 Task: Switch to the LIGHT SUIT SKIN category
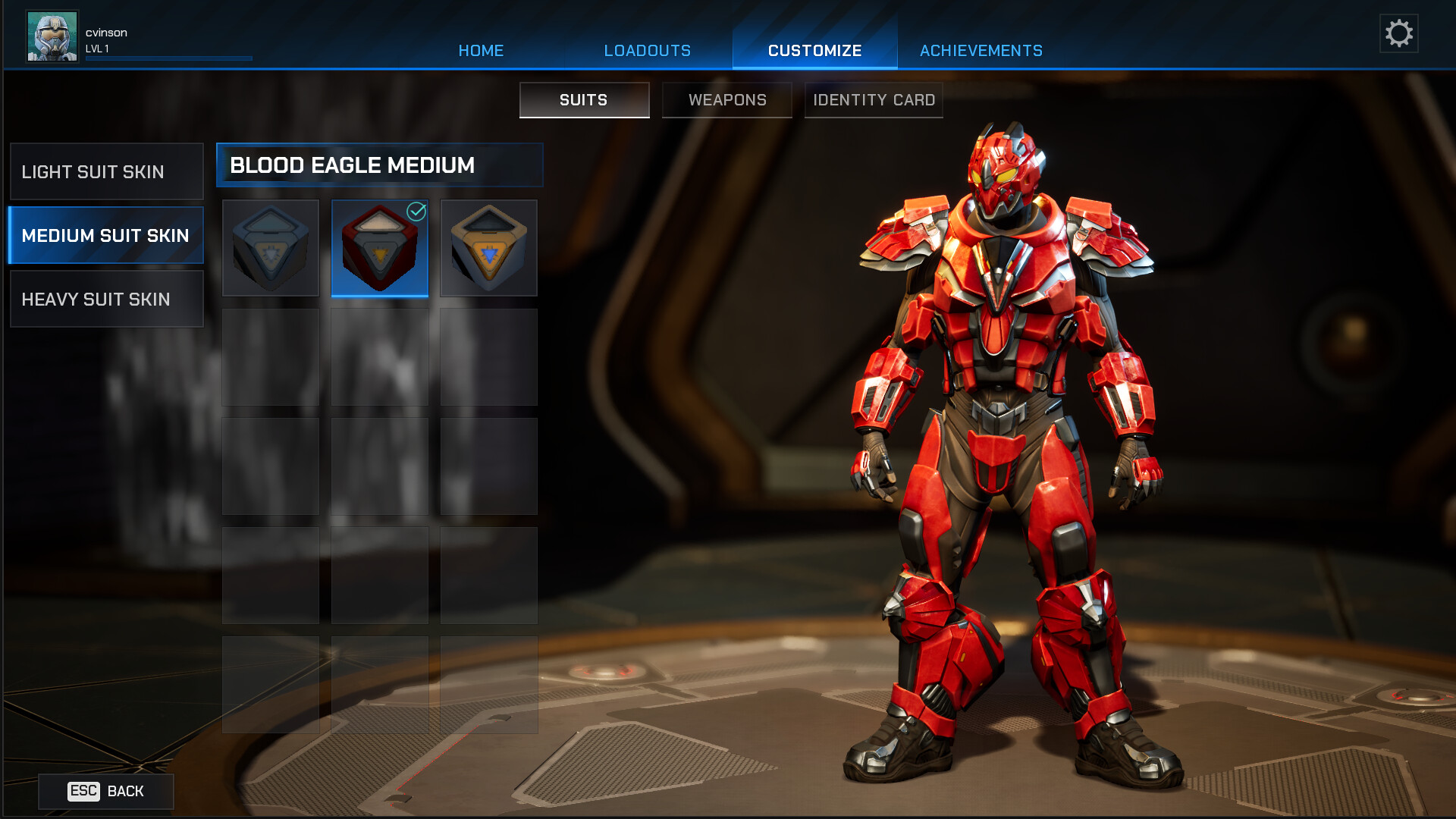tap(105, 171)
